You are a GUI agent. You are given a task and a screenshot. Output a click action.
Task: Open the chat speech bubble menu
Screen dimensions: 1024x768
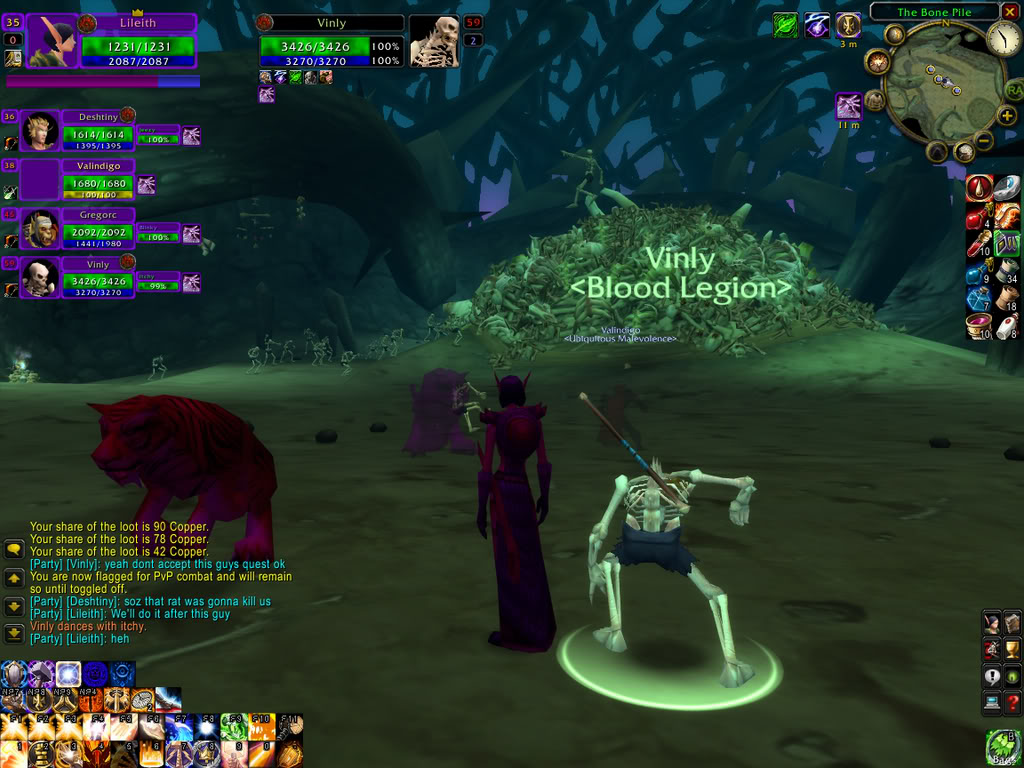pyautogui.click(x=14, y=549)
